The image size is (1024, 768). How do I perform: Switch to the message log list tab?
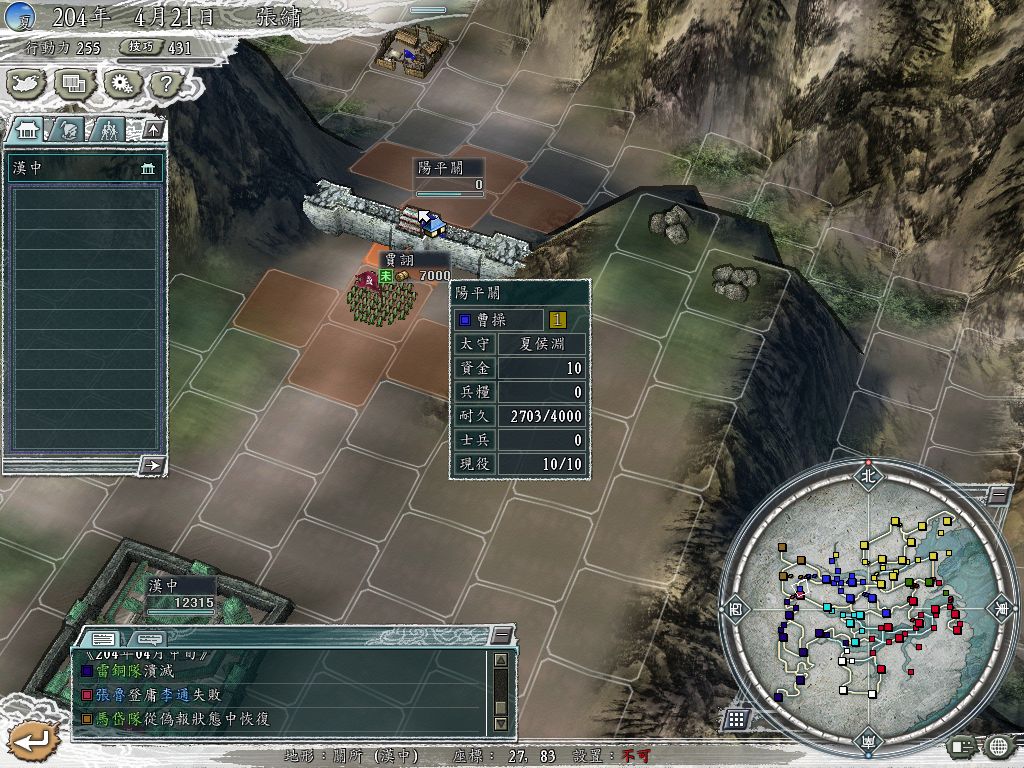pos(103,638)
